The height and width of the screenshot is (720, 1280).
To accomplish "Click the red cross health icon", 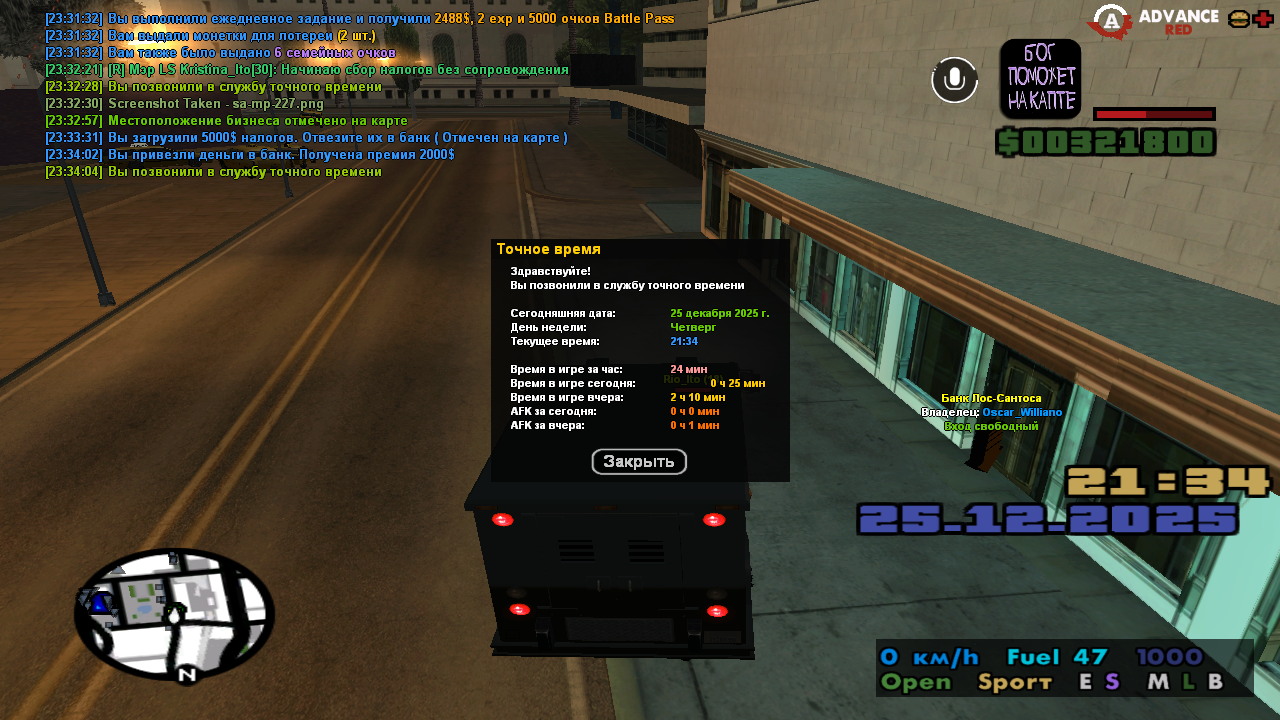I will tap(1263, 19).
